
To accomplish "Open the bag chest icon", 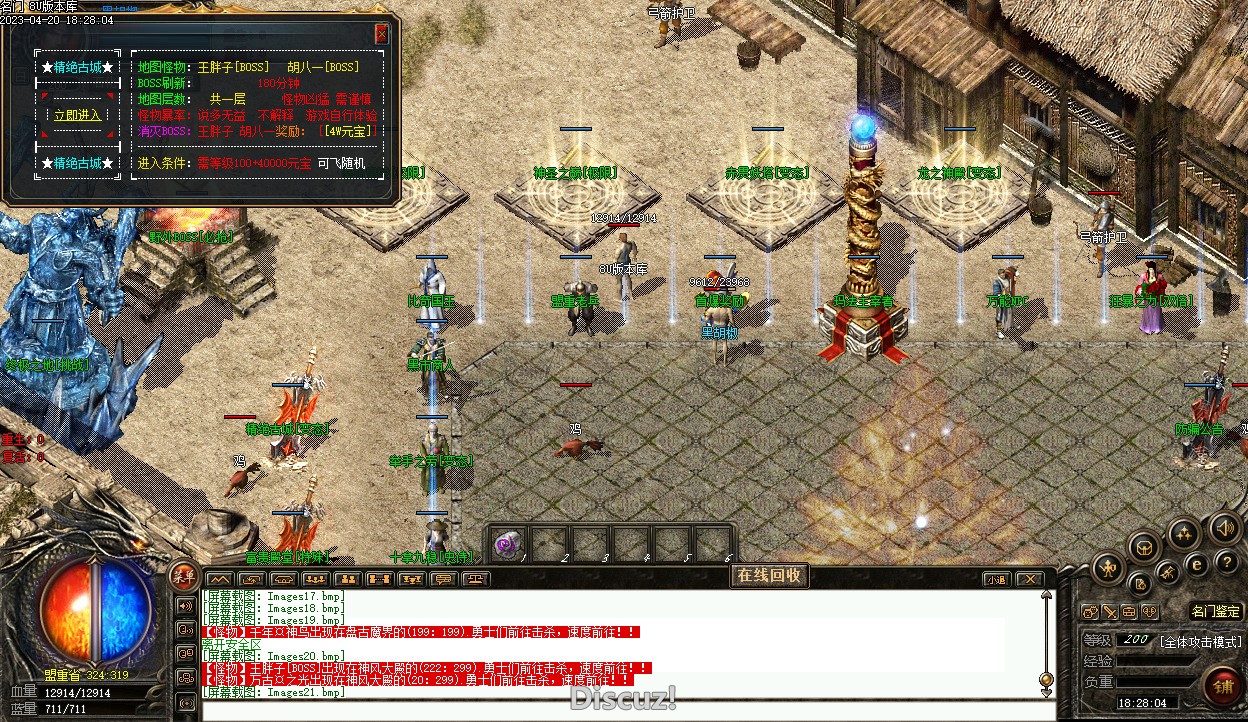I will point(1144,546).
